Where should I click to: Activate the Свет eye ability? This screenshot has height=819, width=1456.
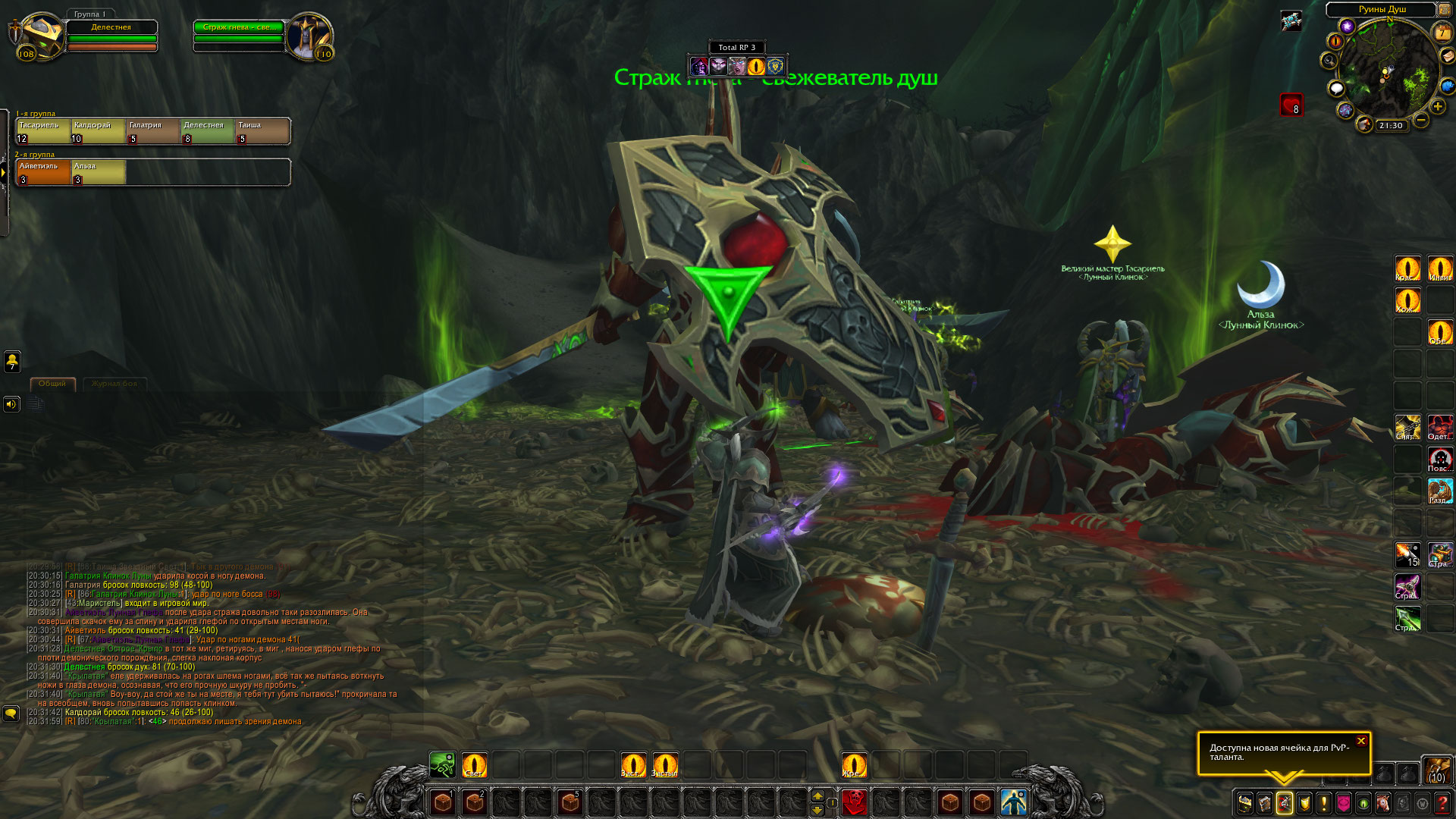click(474, 764)
